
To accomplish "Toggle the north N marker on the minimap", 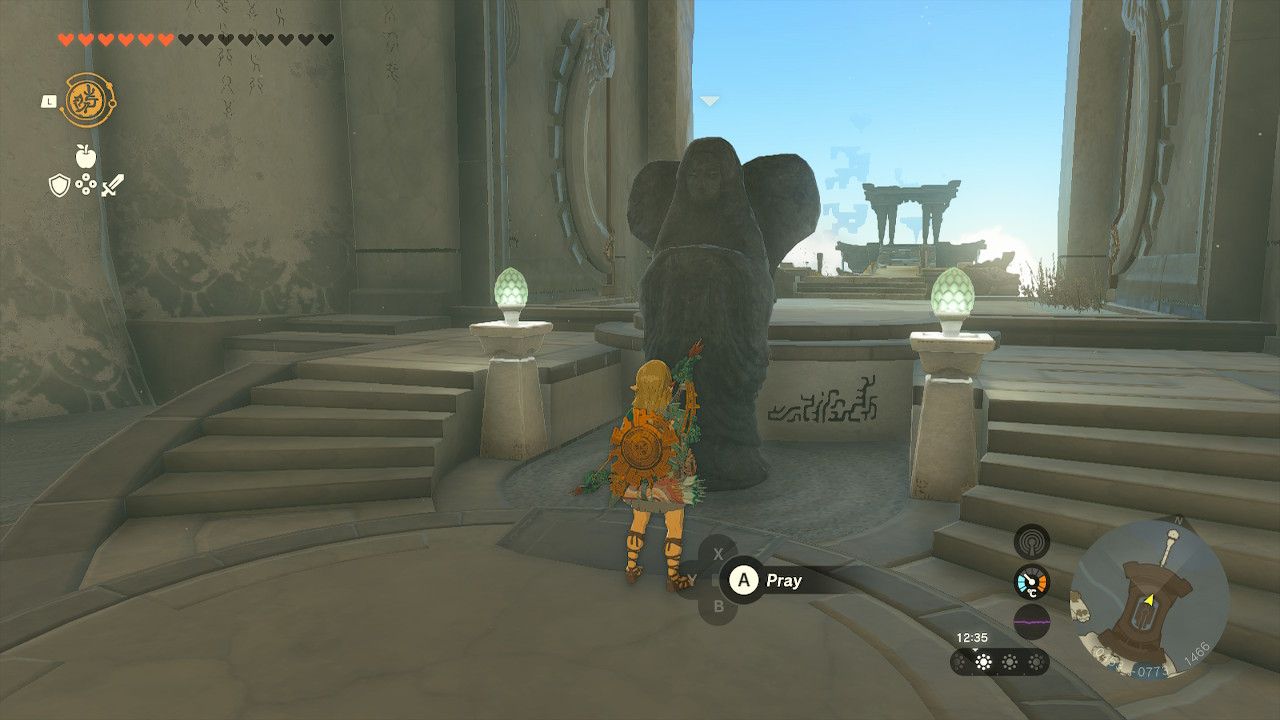I will point(1177,520).
